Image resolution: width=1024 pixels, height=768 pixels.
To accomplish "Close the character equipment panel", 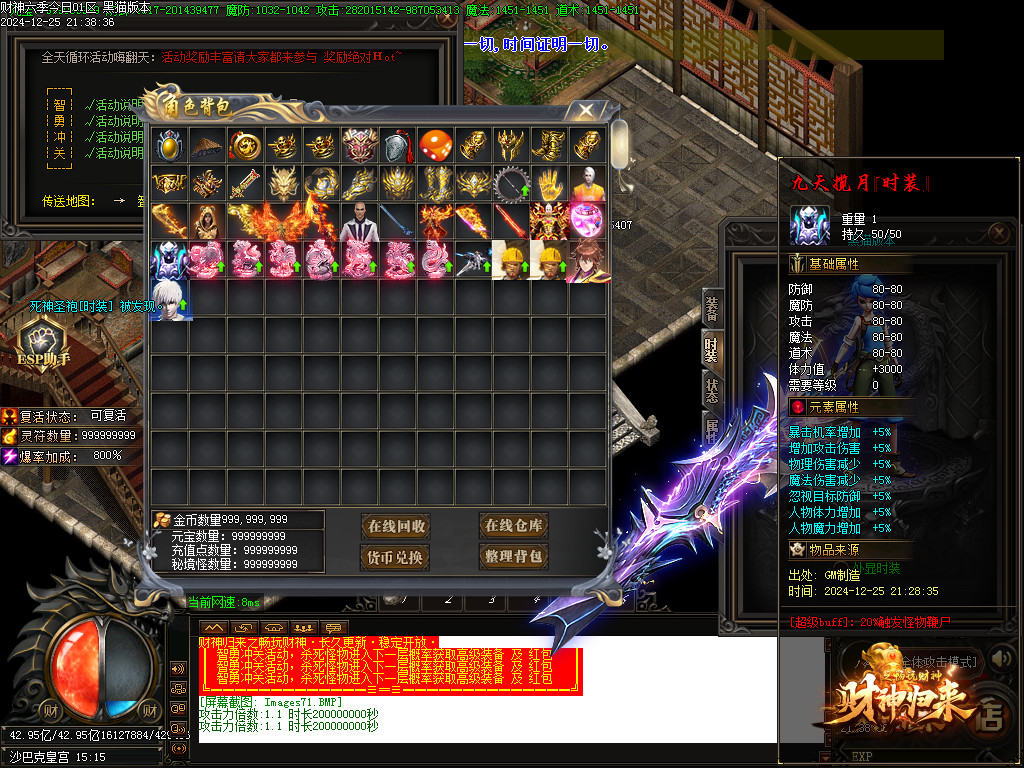I will click(999, 235).
